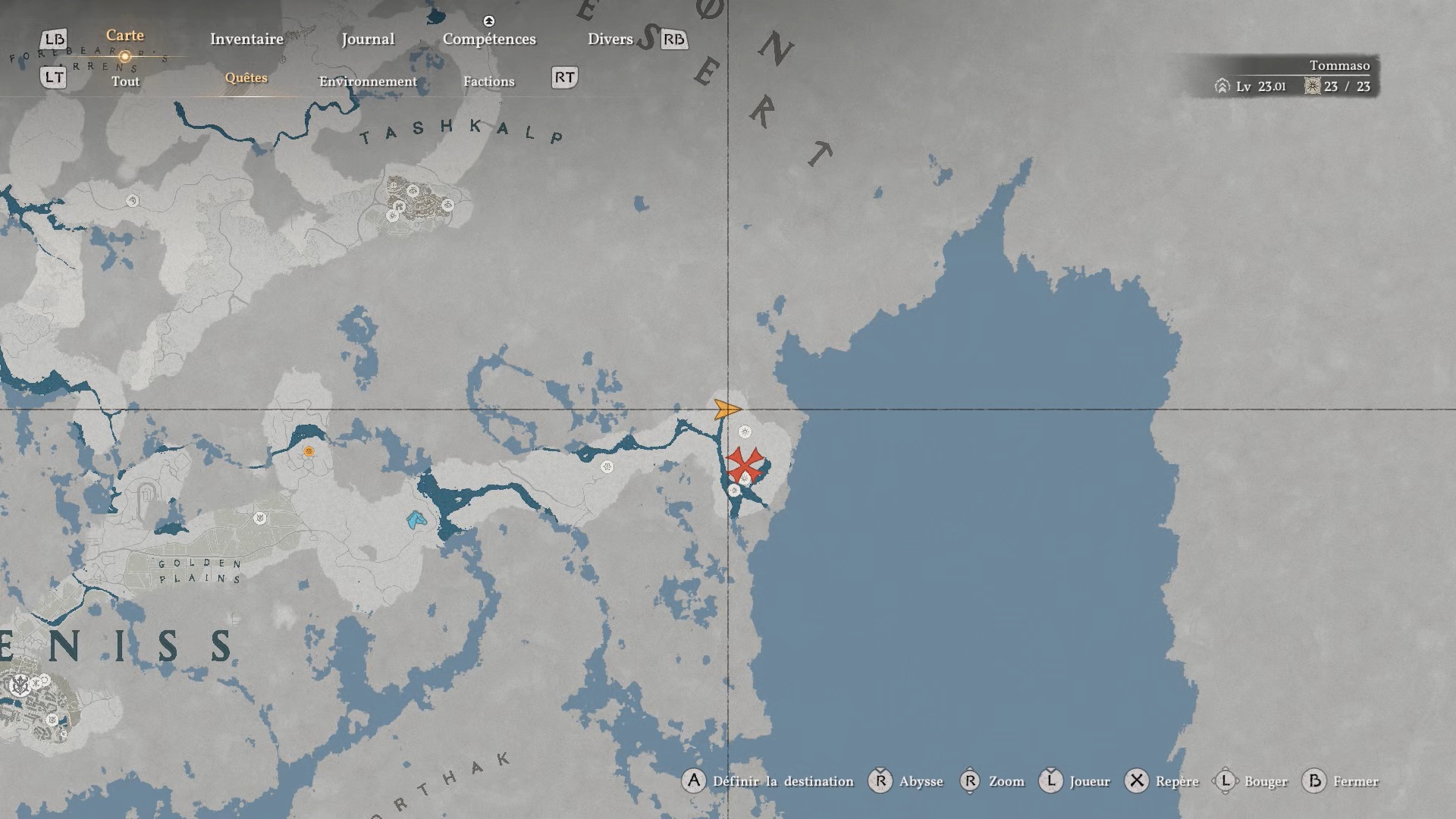This screenshot has width=1456, height=819.
Task: Select the blue horse mount marker
Action: pos(416,520)
